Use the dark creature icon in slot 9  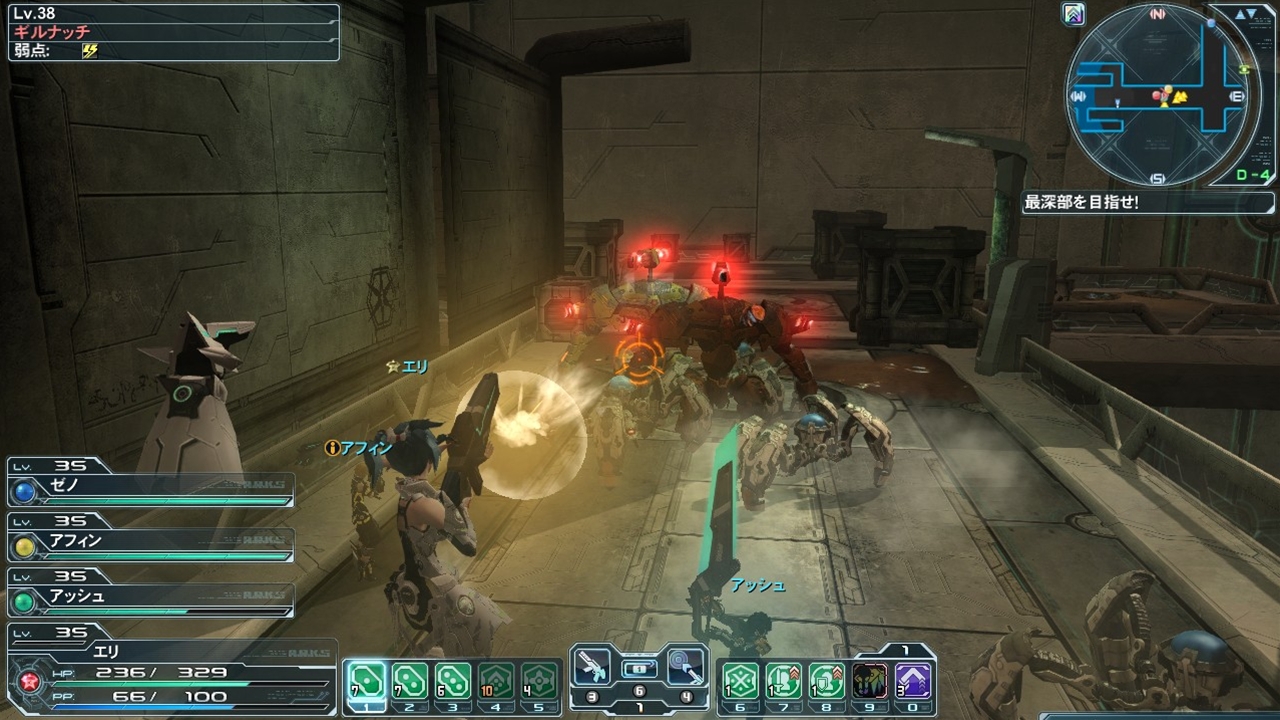(870, 681)
